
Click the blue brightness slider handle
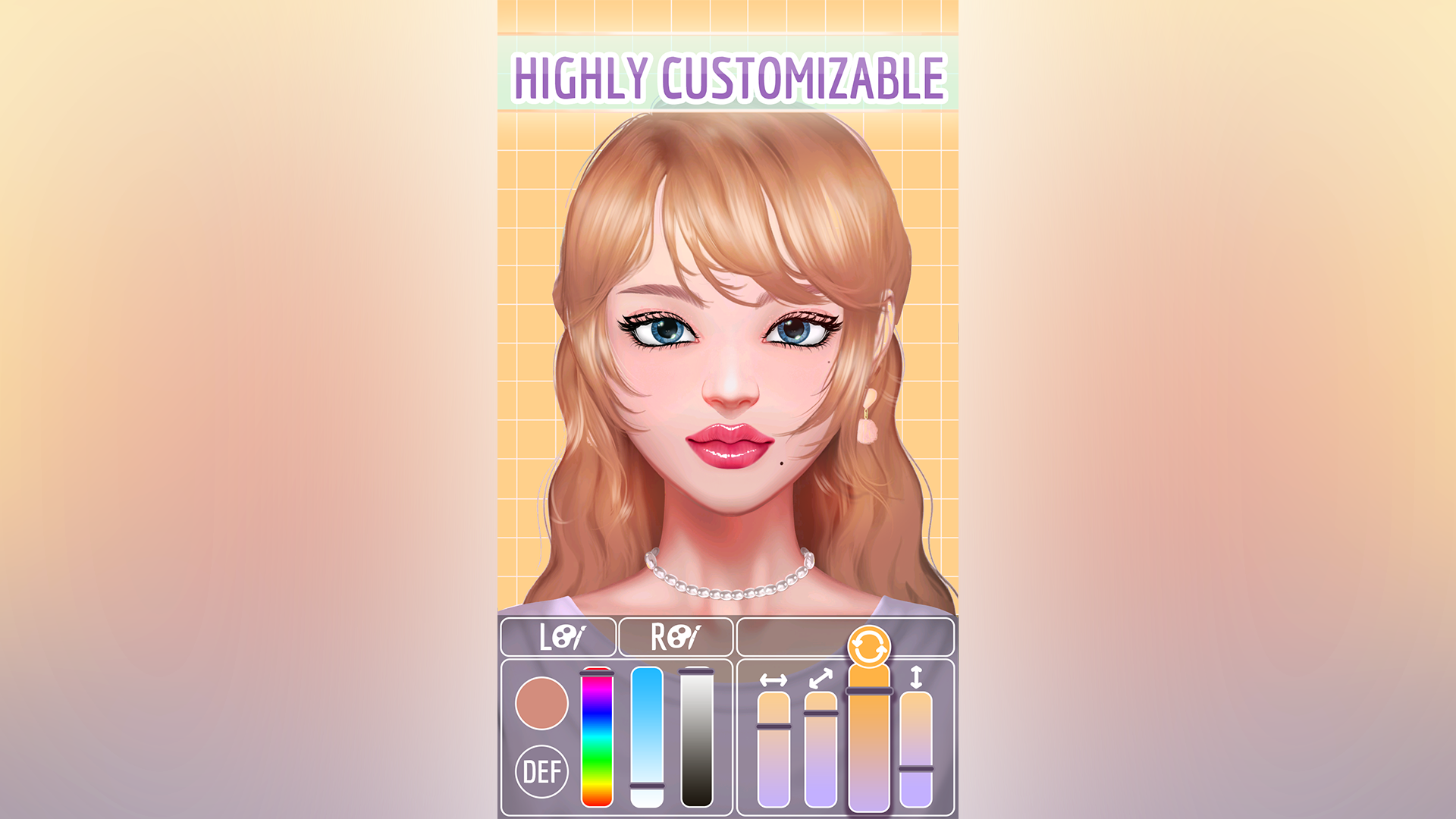pyautogui.click(x=647, y=786)
